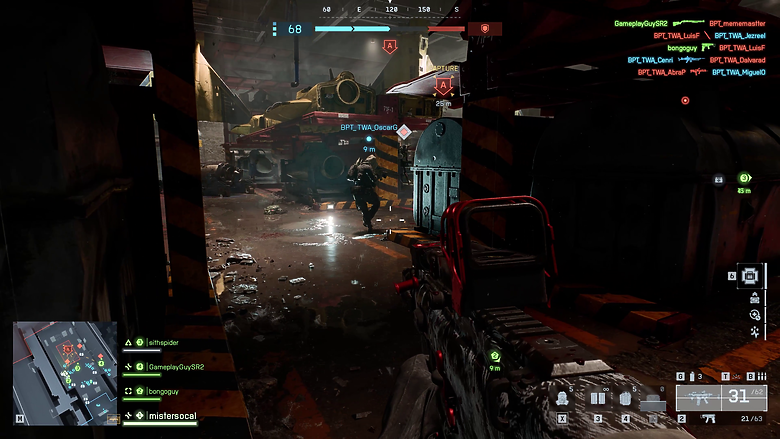
Task: Click the objective A capture marker
Action: (x=443, y=87)
